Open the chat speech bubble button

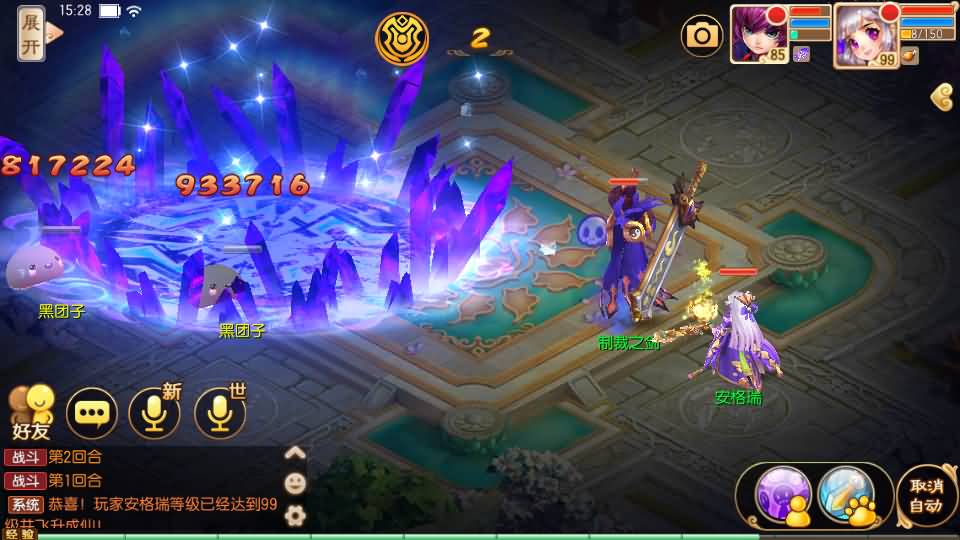92,414
